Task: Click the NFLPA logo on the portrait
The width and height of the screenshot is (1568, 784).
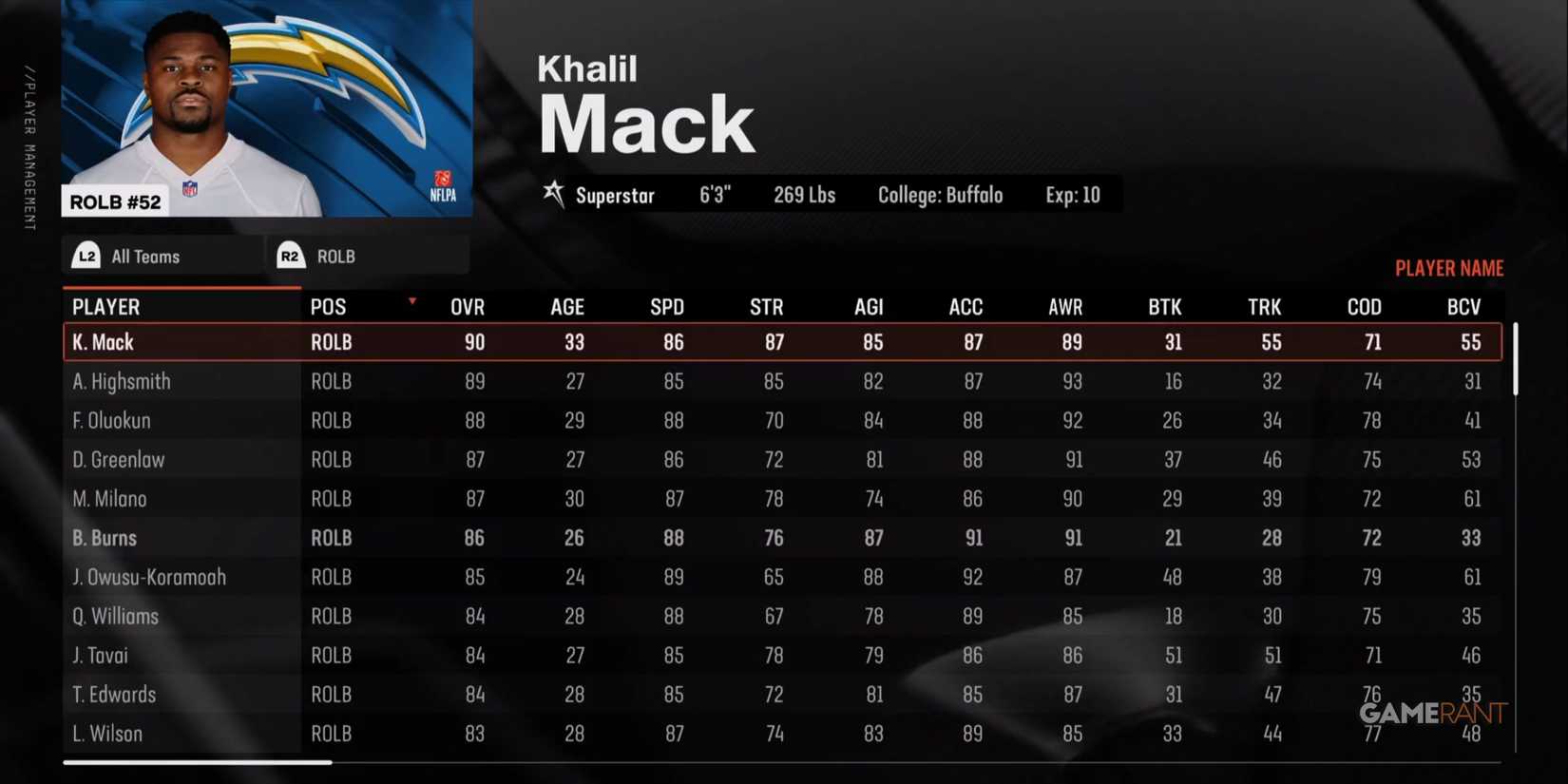Action: pos(441,186)
